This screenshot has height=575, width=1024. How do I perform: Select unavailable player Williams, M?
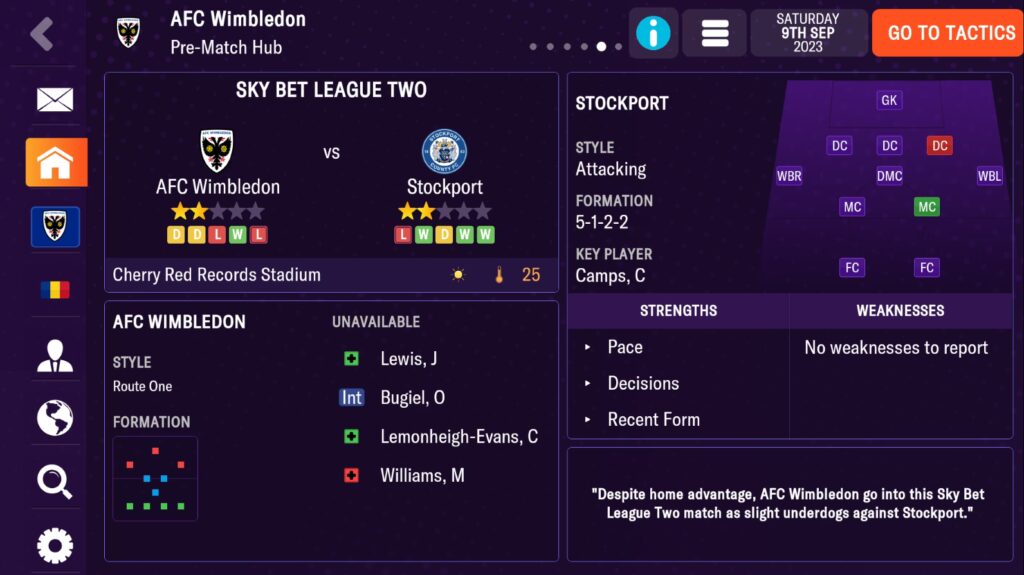[422, 476]
